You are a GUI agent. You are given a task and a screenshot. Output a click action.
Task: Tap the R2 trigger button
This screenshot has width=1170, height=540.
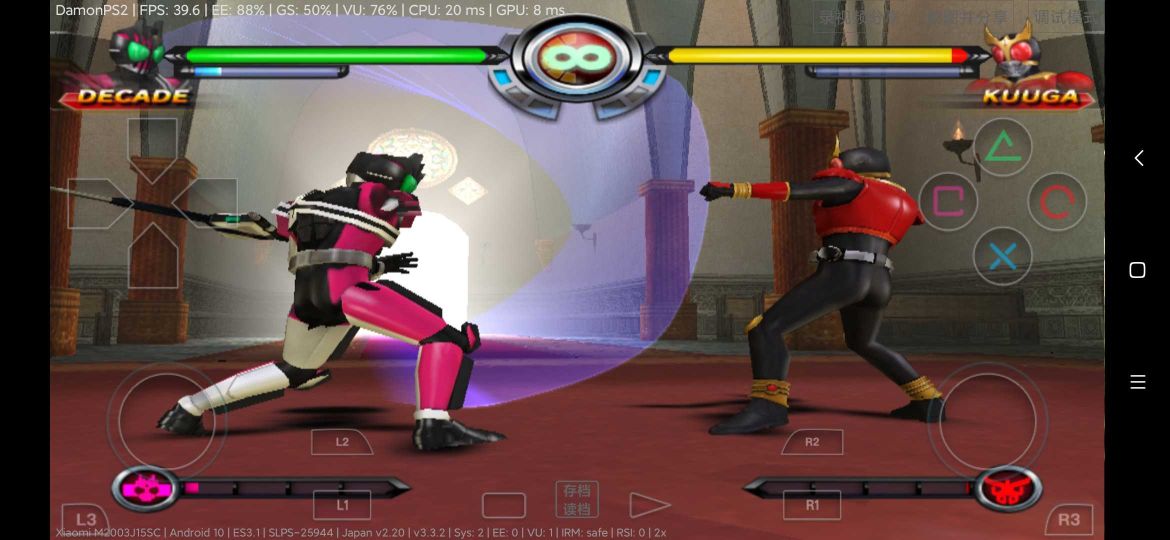(x=812, y=441)
